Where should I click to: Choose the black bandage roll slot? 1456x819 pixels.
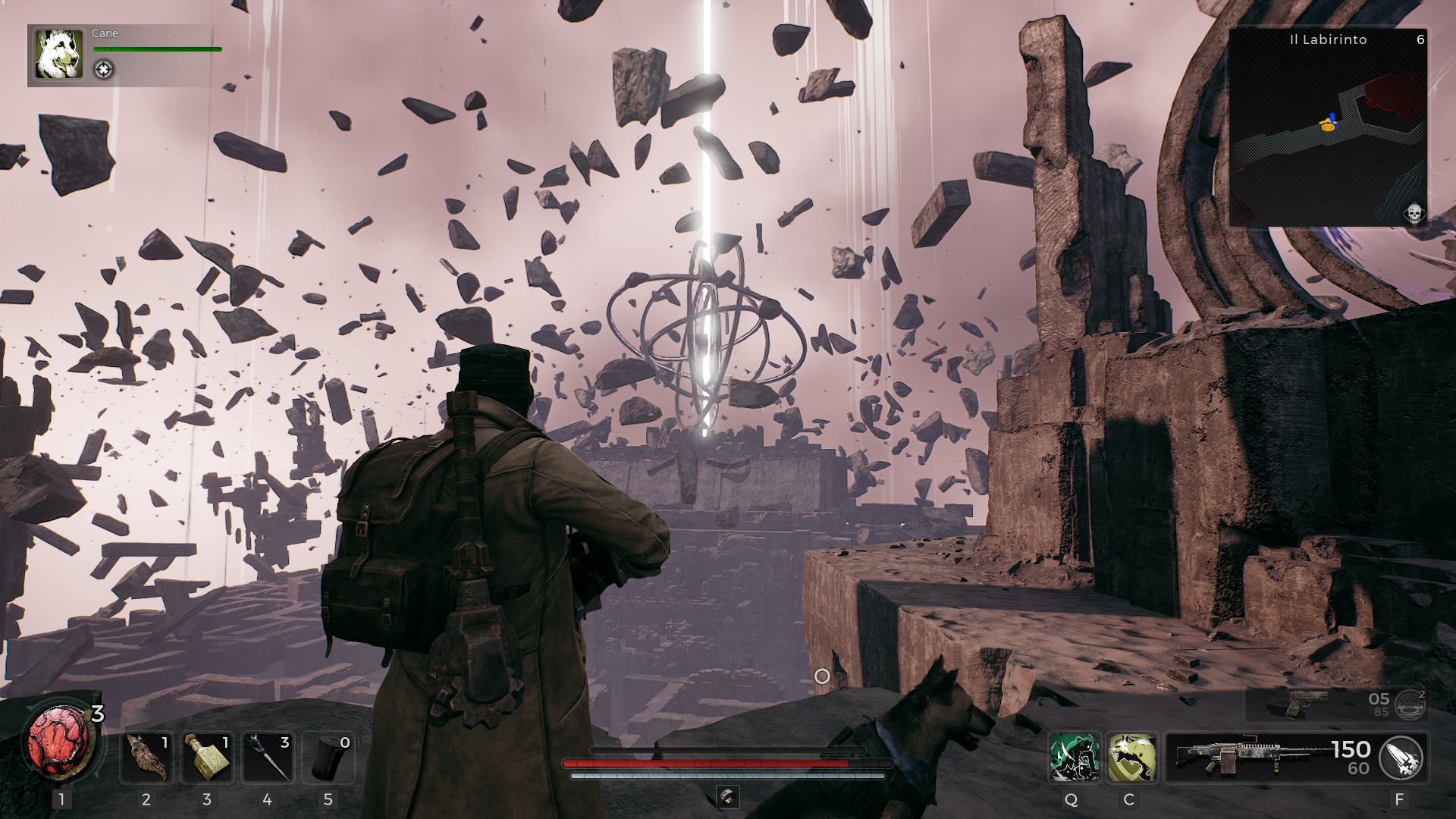[x=328, y=756]
